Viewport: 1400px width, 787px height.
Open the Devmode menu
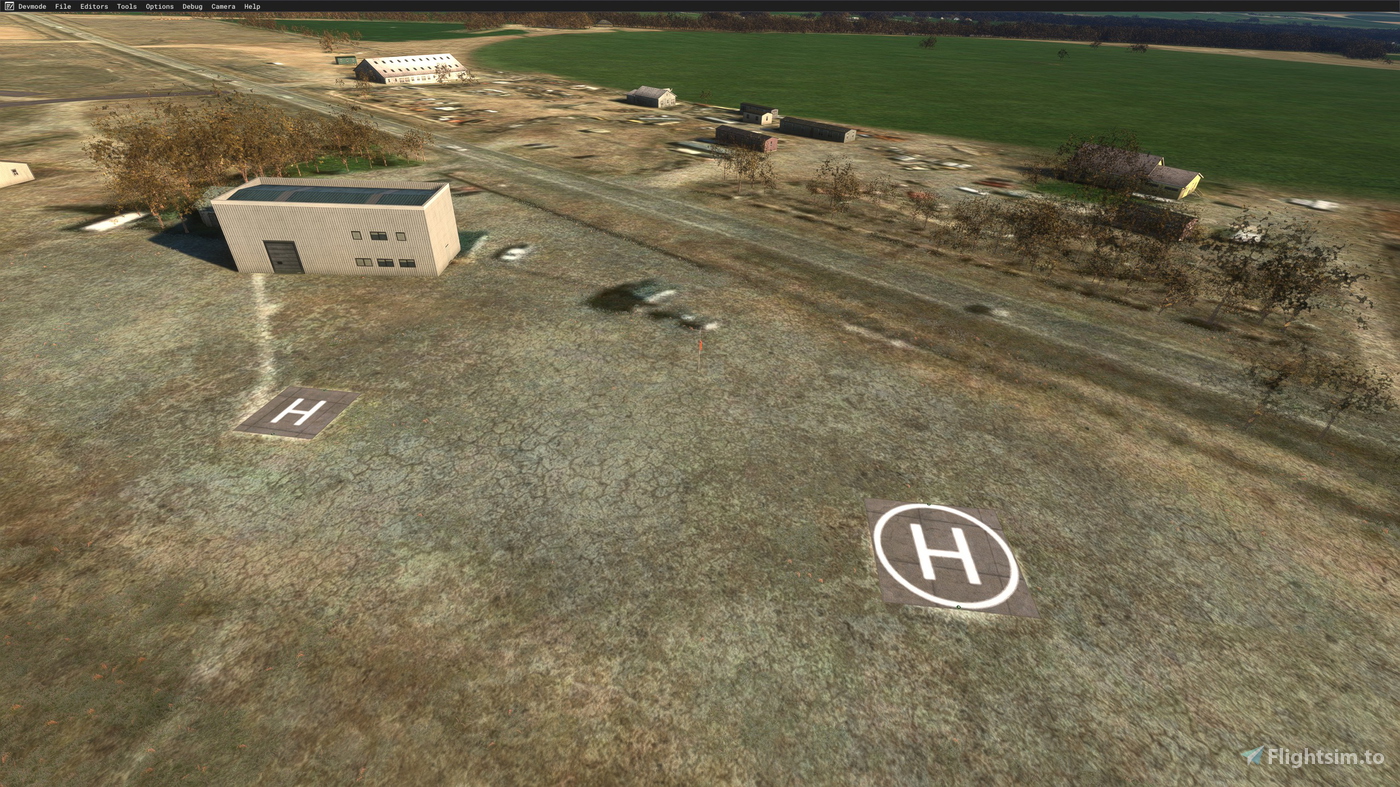tap(31, 5)
